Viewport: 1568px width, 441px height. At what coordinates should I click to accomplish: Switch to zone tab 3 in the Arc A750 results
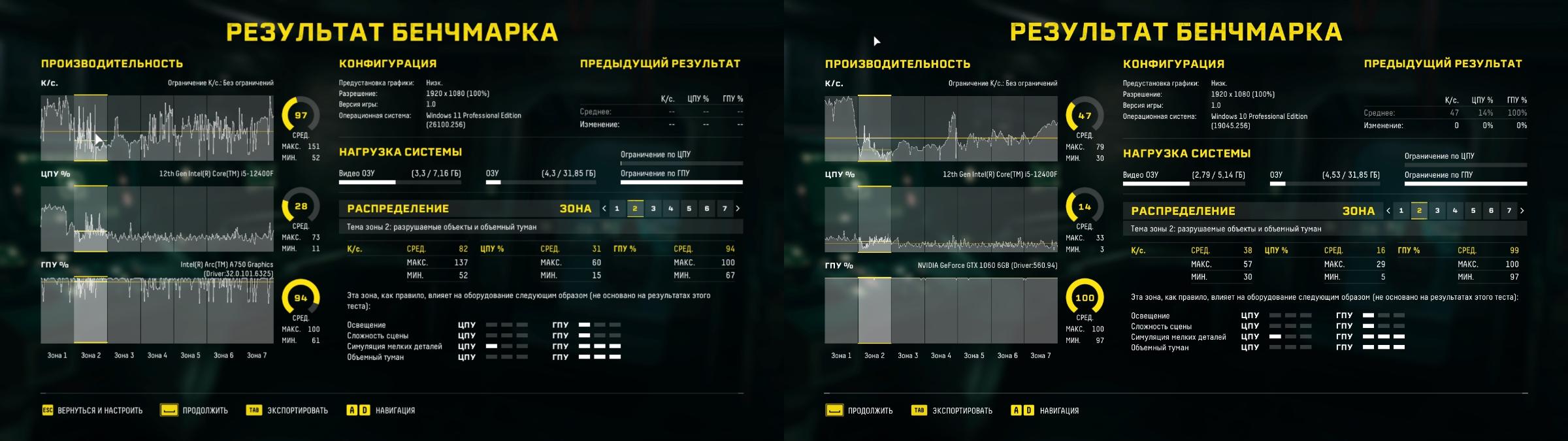coord(653,208)
